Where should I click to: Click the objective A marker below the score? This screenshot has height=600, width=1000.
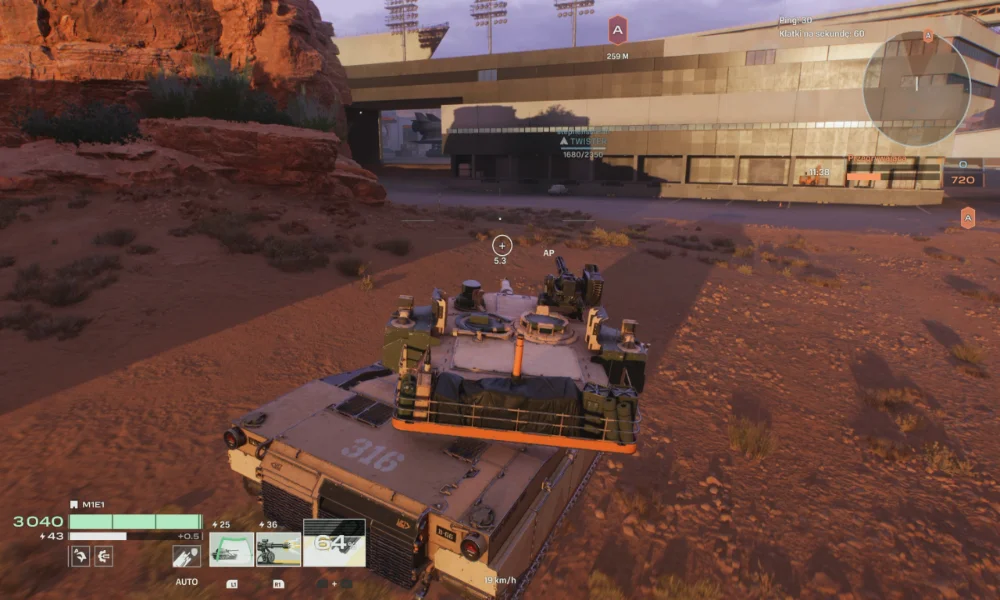[967, 217]
